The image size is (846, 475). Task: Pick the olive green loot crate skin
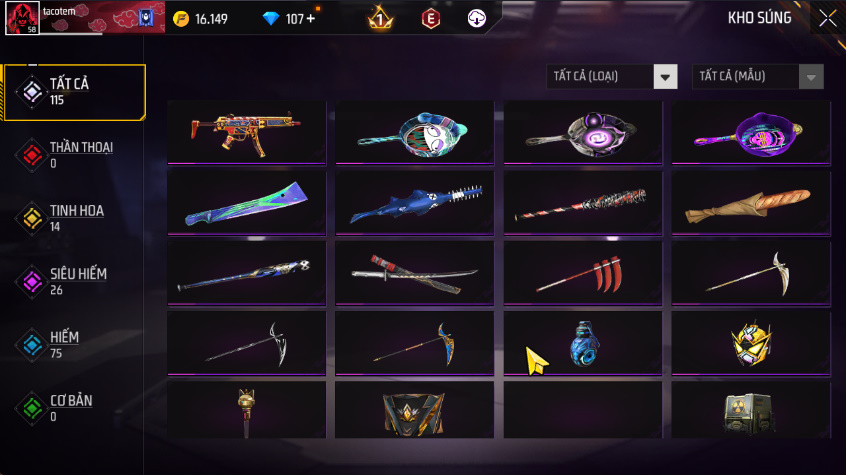pos(751,410)
